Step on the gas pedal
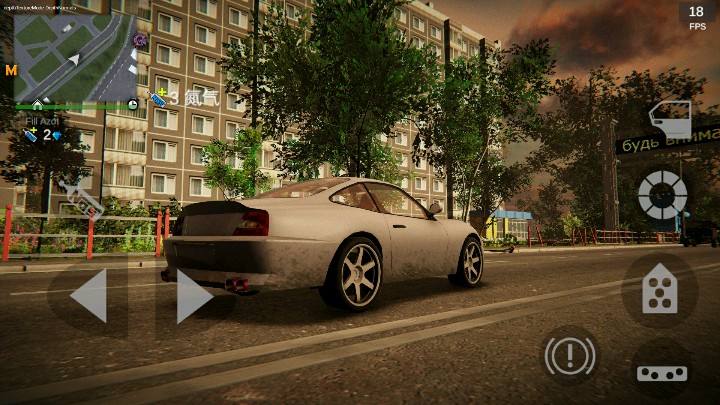This screenshot has height=405, width=720. [x=659, y=290]
